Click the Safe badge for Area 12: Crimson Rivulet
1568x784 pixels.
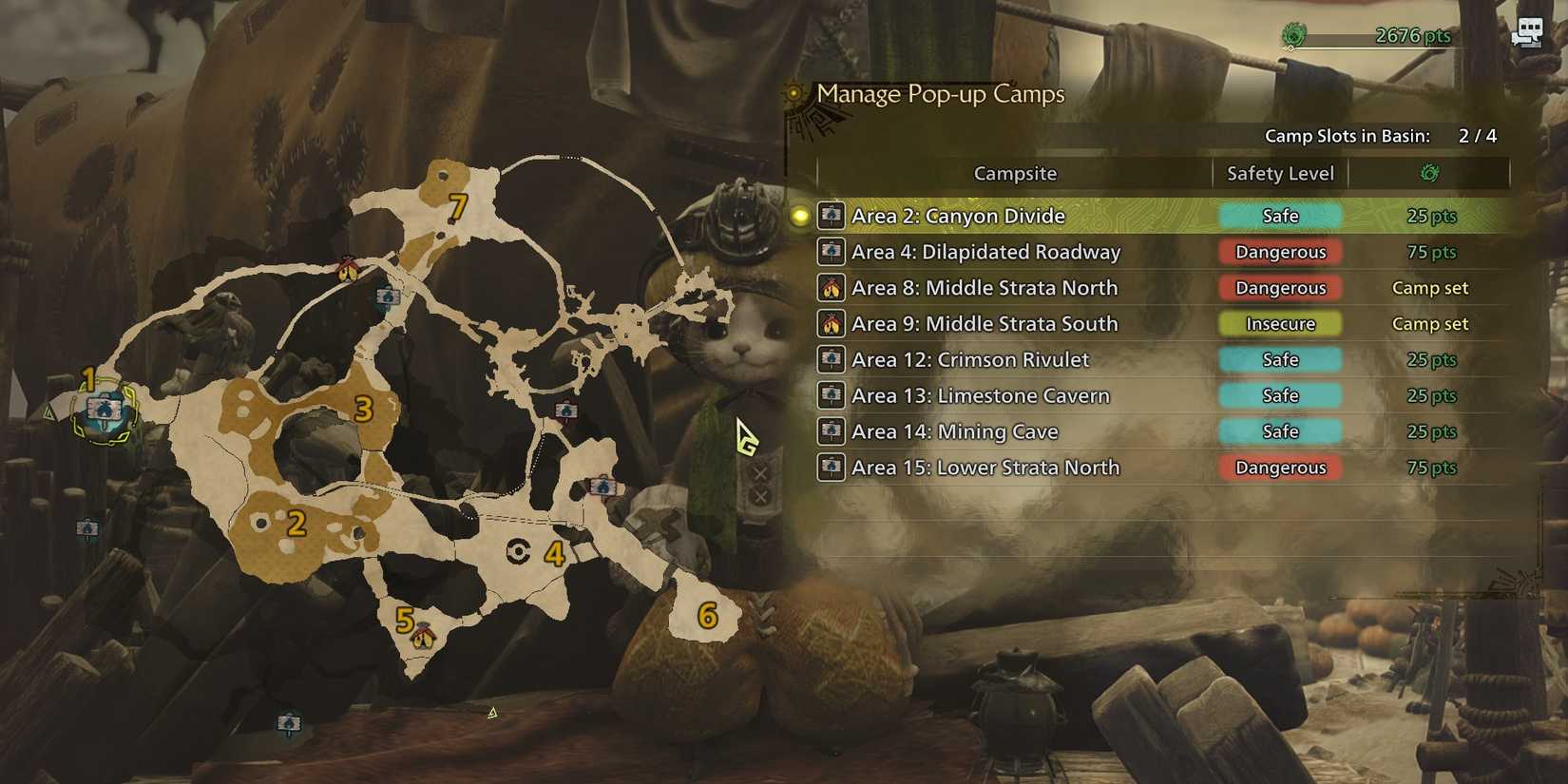point(1279,359)
